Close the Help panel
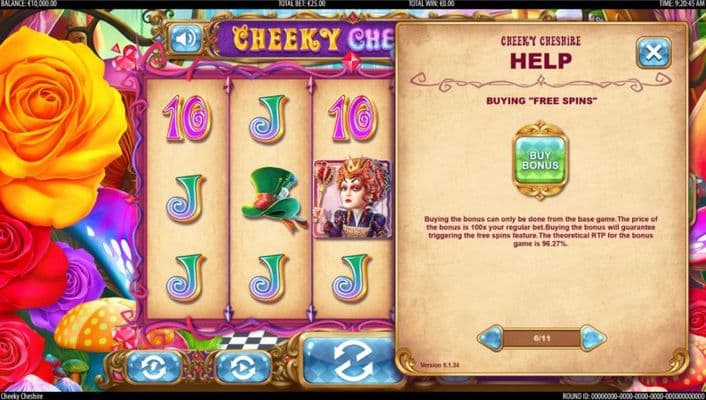Image resolution: width=706 pixels, height=400 pixels. [x=653, y=52]
